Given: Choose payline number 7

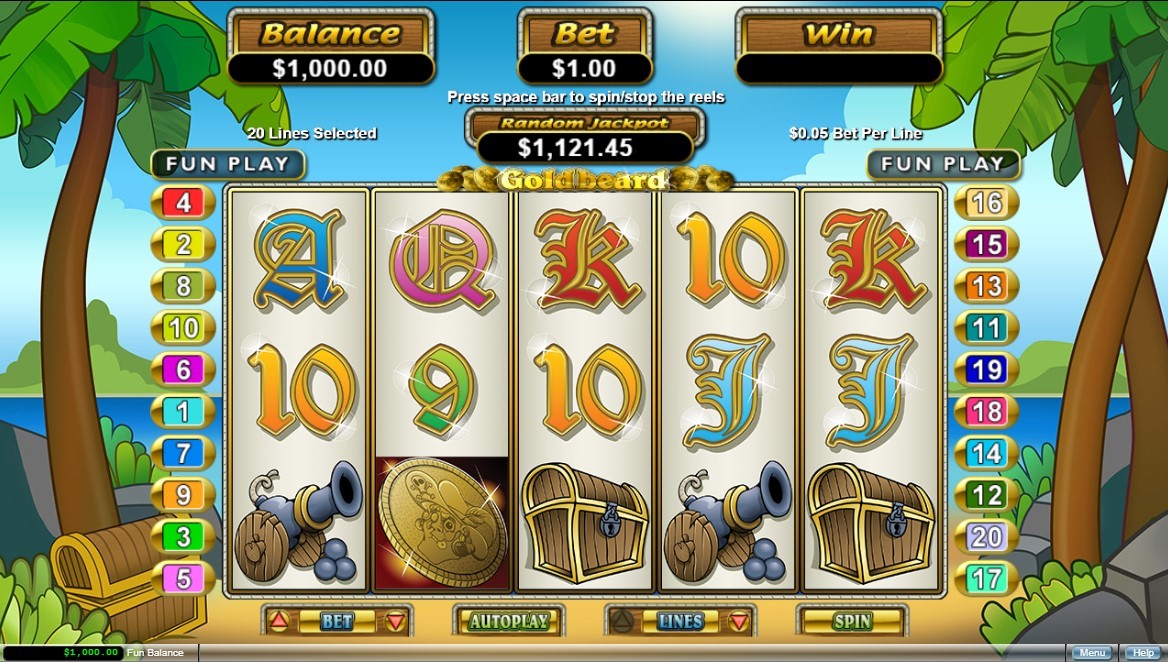Looking at the screenshot, I should click(x=183, y=453).
